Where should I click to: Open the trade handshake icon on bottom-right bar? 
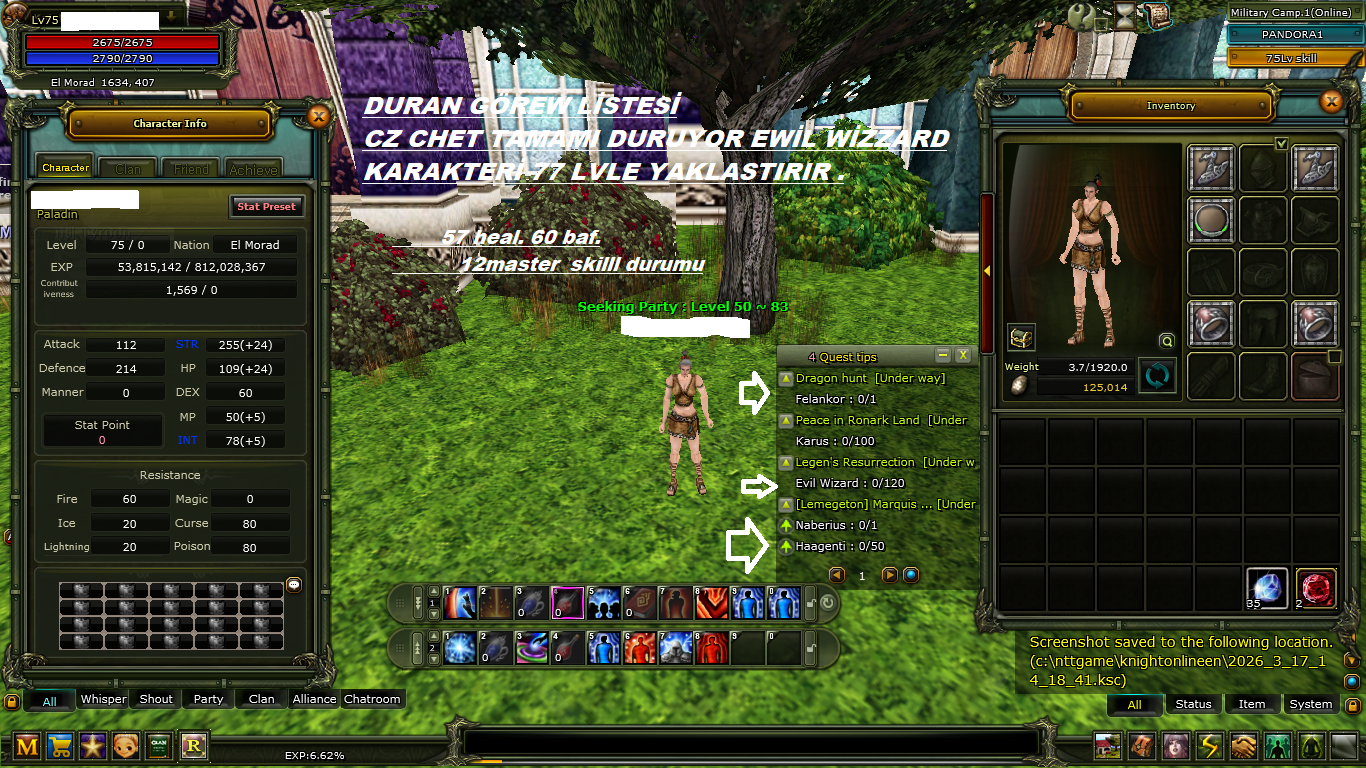point(1245,746)
